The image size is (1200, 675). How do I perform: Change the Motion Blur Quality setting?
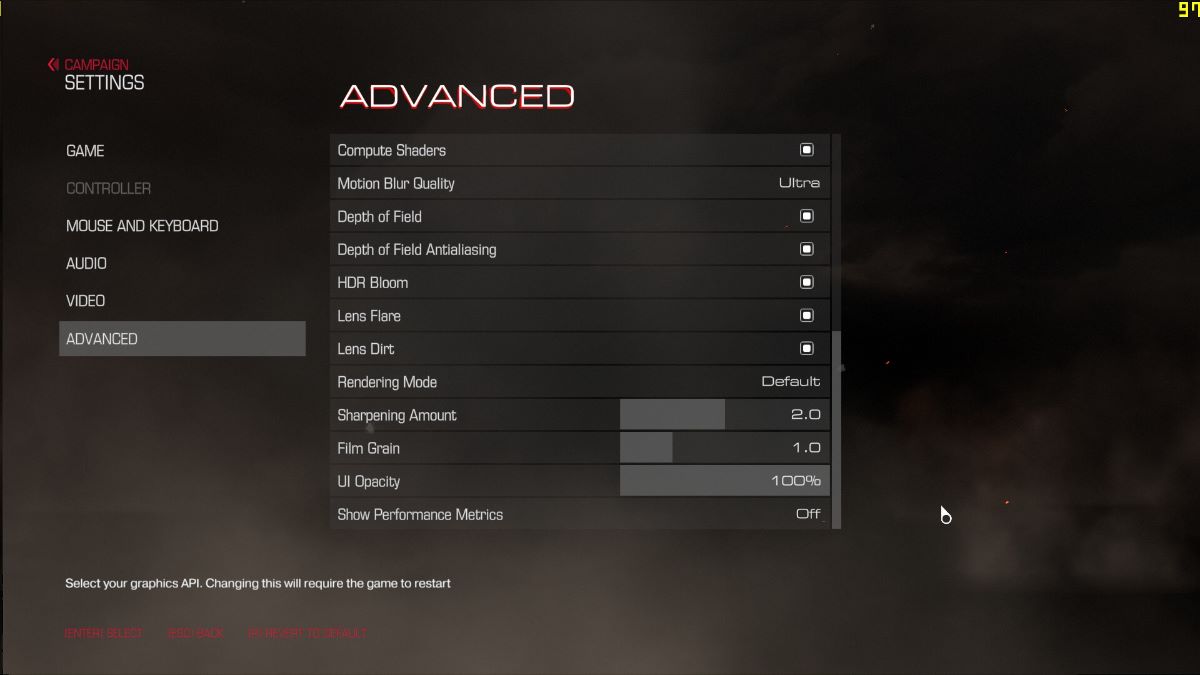(798, 183)
